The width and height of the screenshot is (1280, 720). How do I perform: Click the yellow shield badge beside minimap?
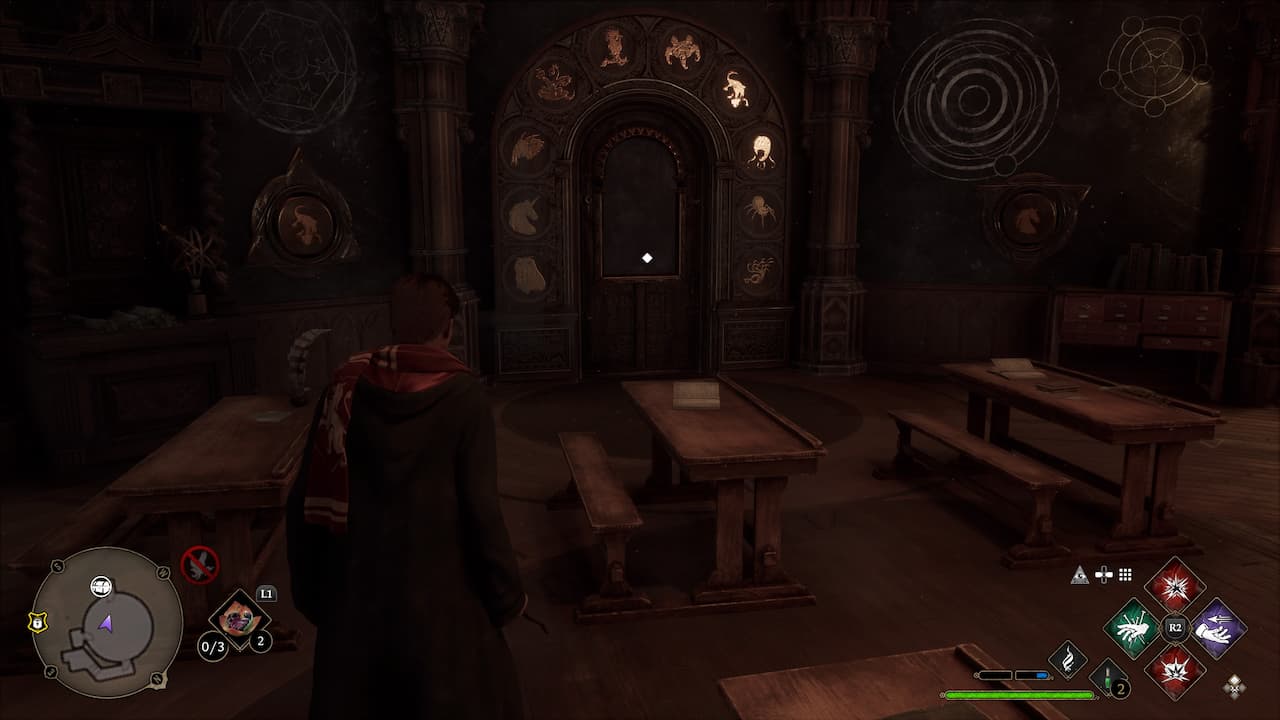(x=37, y=622)
